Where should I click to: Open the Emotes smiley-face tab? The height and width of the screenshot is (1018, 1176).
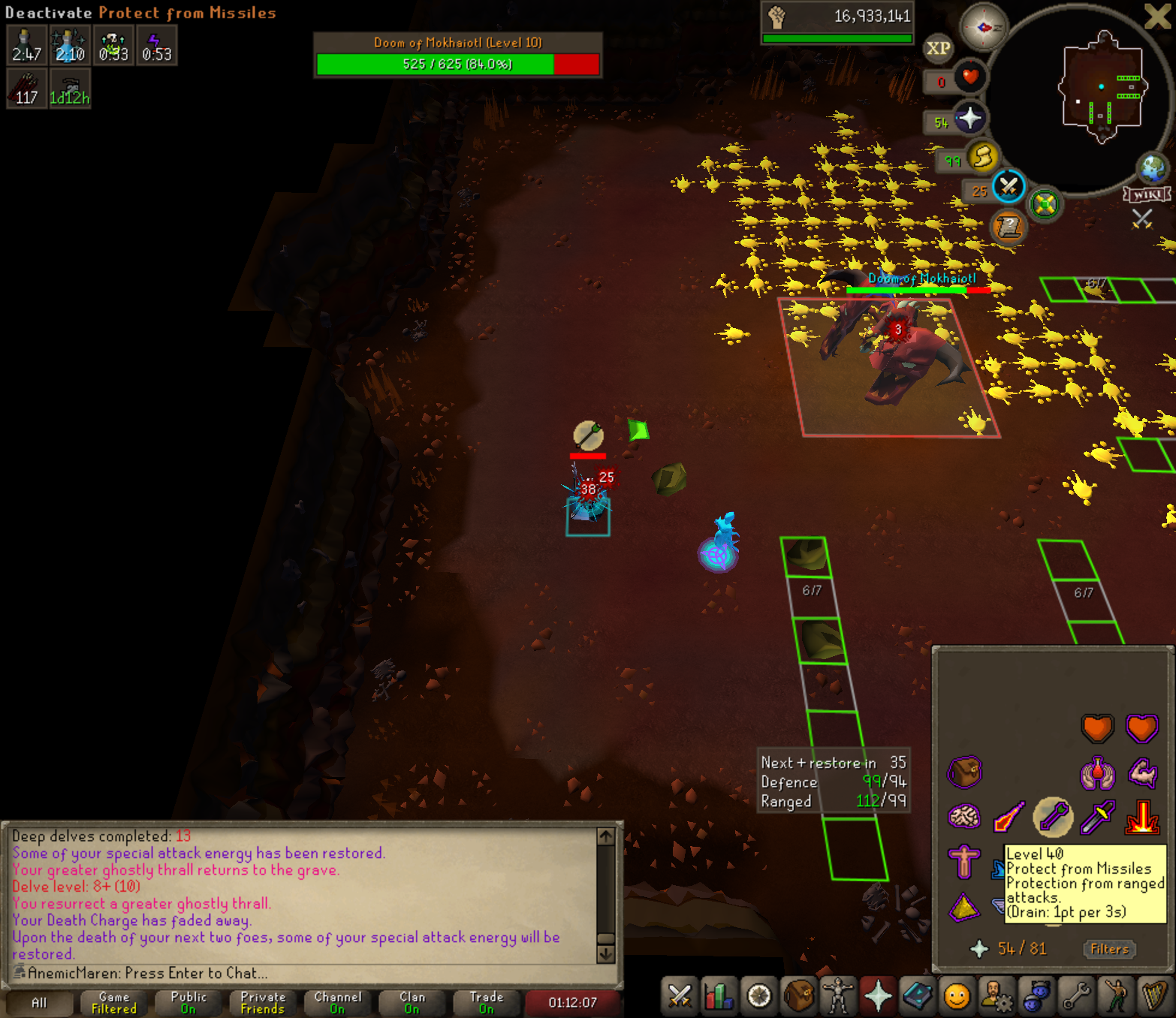pos(957,996)
